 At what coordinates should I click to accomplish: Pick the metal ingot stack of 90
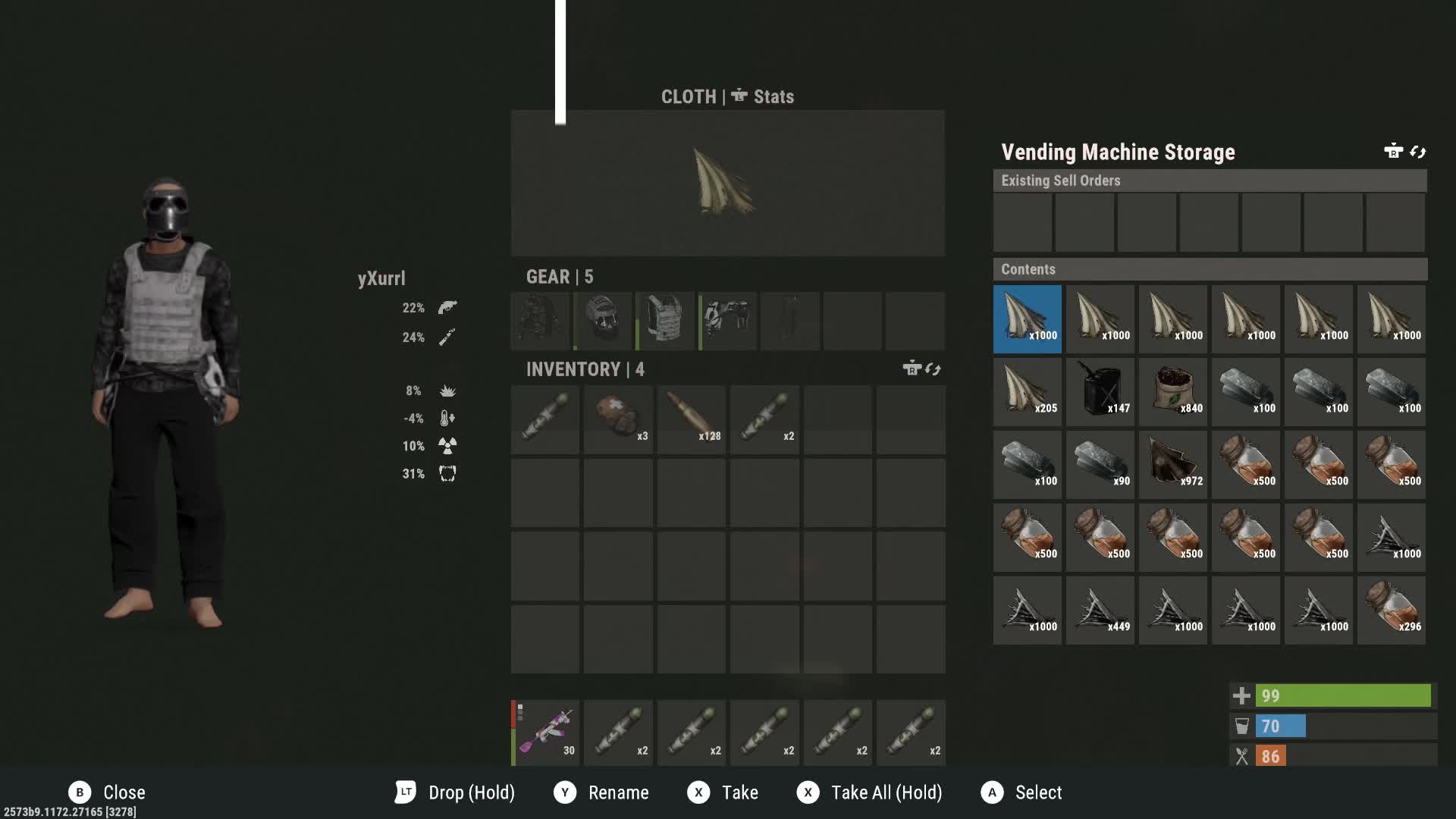pos(1100,465)
